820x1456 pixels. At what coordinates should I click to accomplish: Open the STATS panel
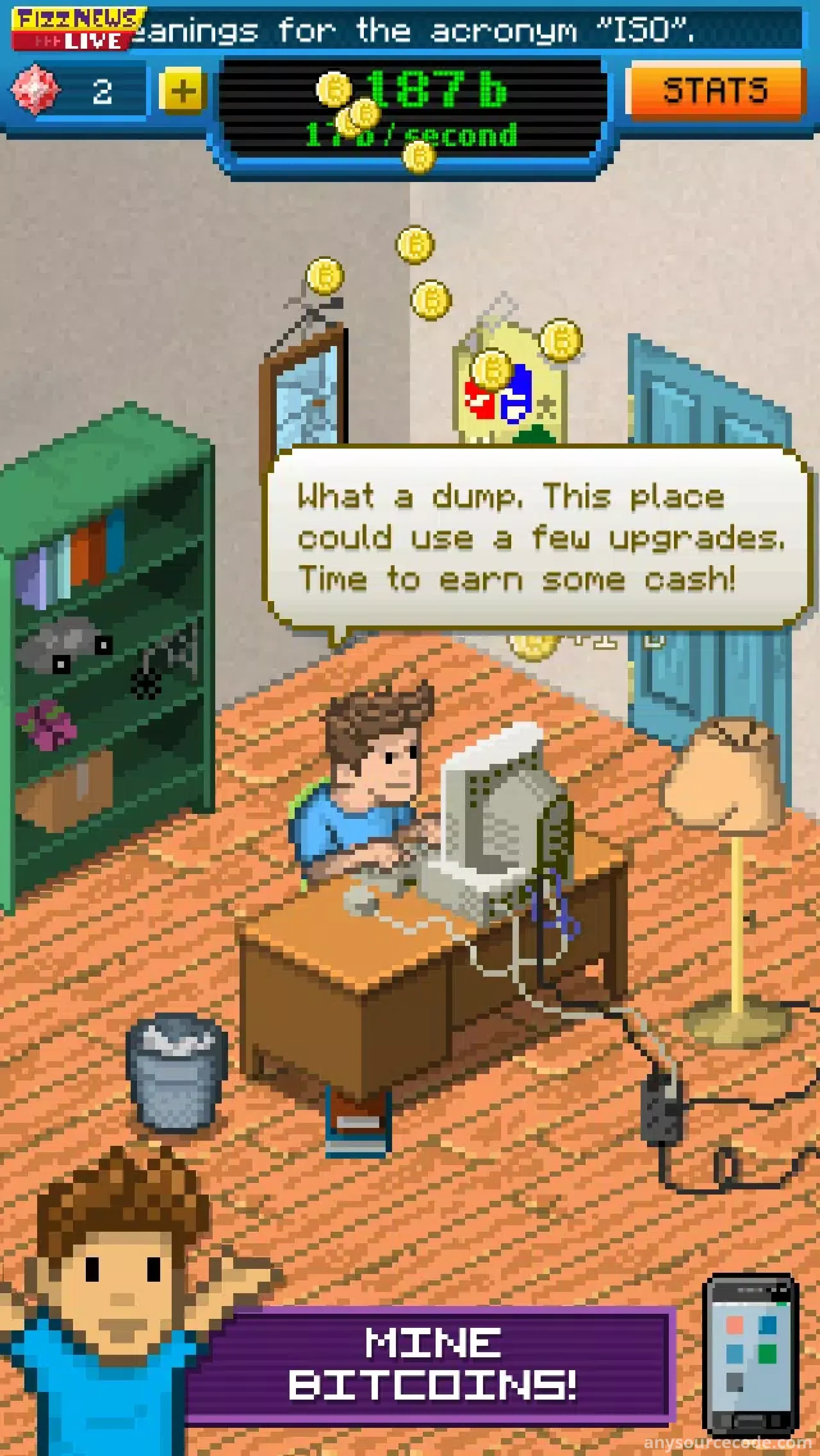(715, 91)
